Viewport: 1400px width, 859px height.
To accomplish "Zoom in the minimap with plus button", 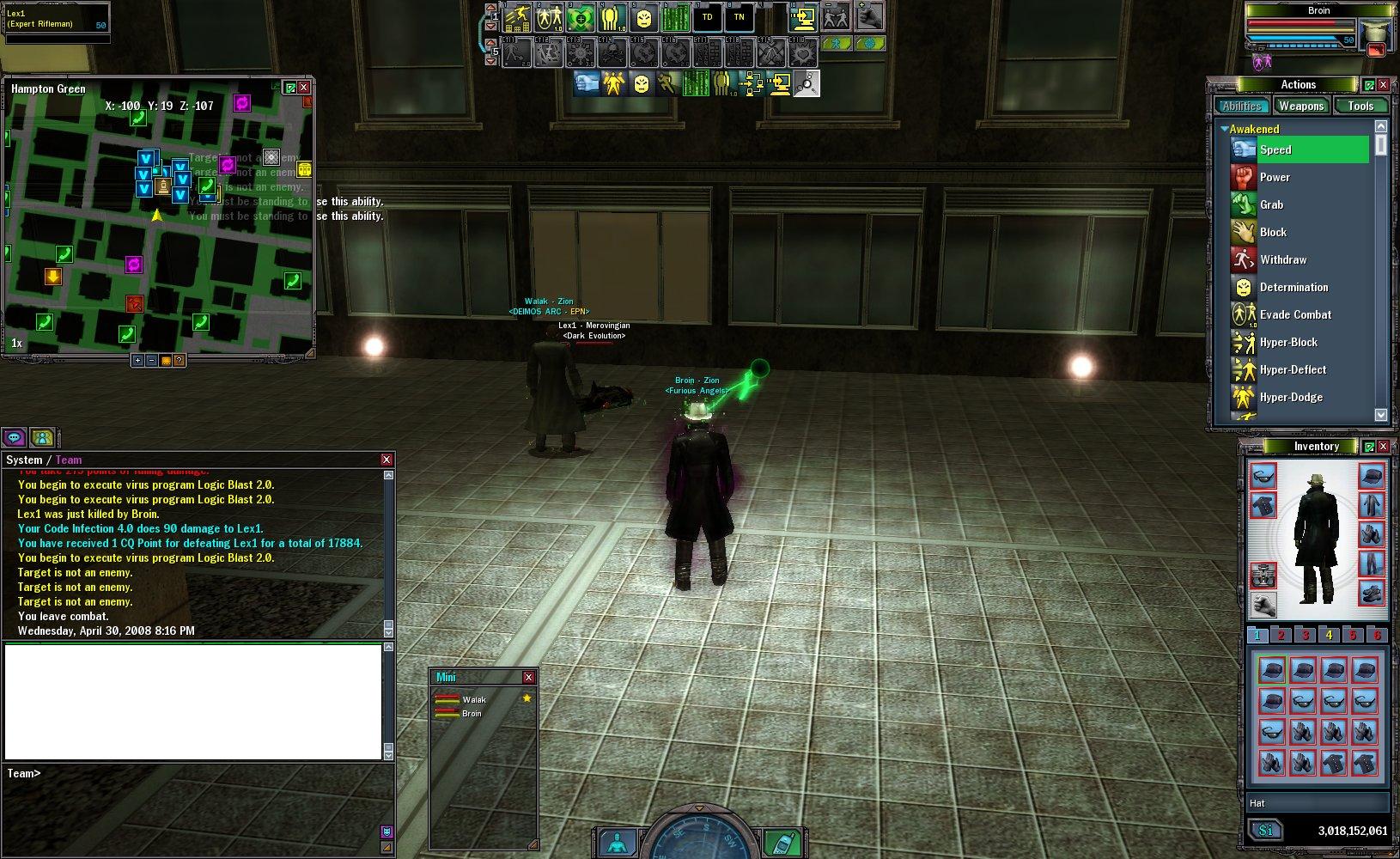I will coord(137,361).
